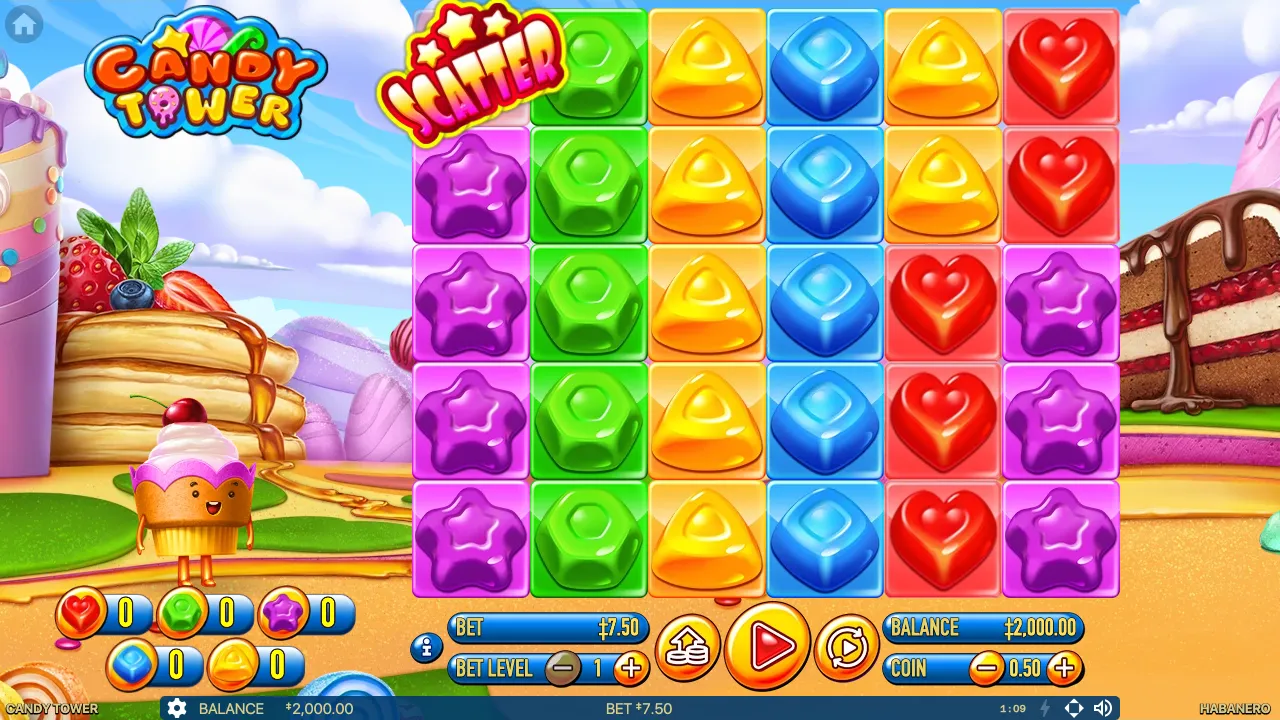Mute game audio with the speaker icon
1280x720 pixels.
point(1102,708)
